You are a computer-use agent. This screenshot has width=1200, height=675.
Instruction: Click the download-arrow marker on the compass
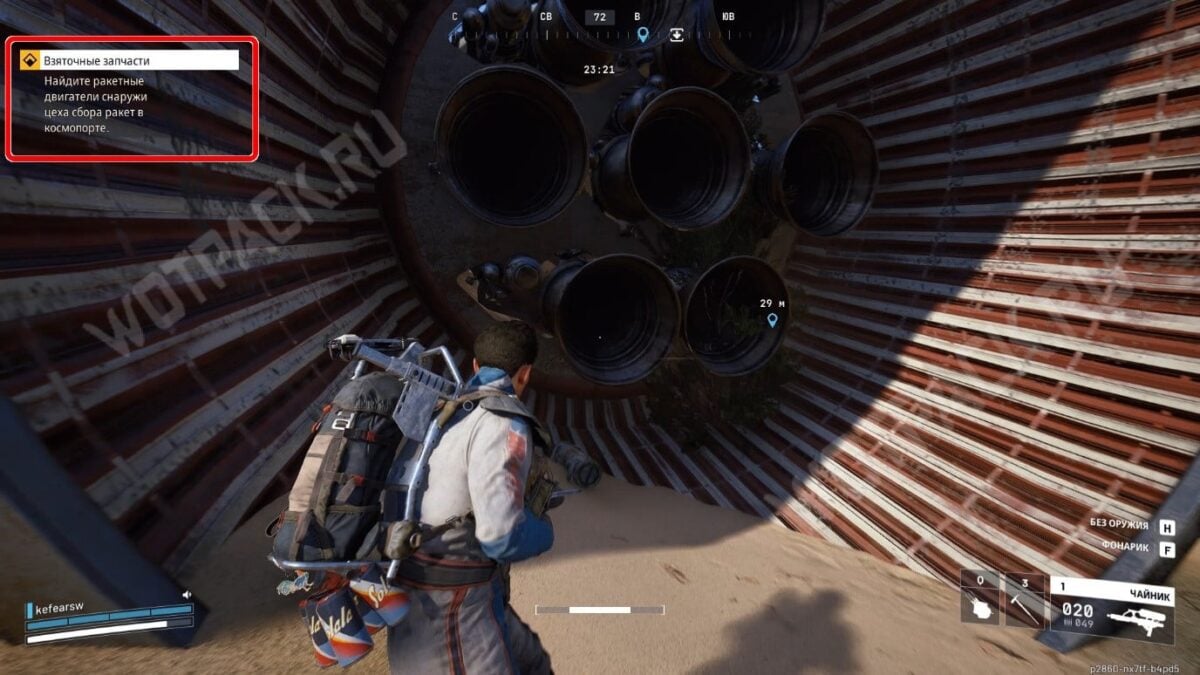point(677,34)
